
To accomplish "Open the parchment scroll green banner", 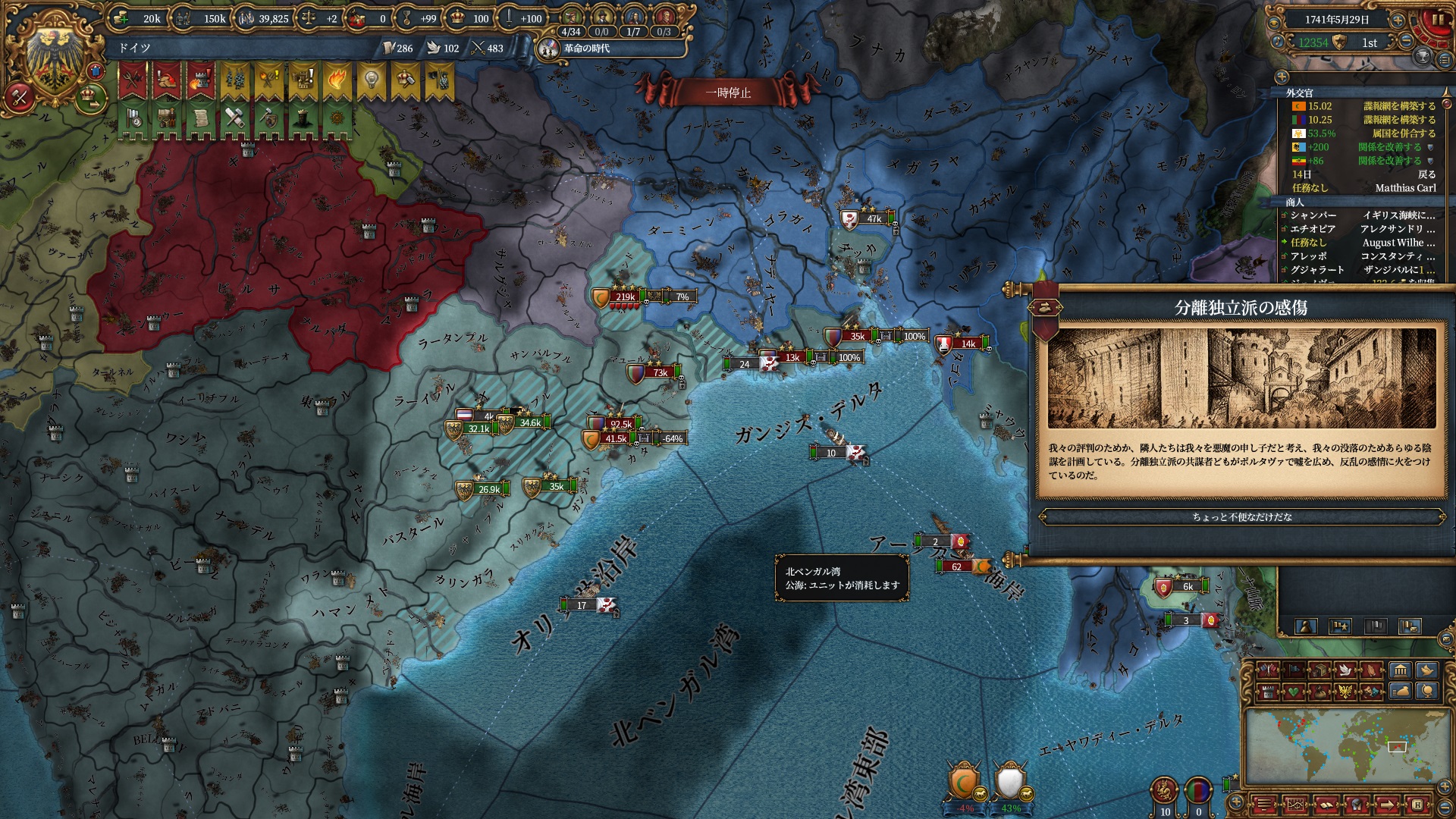I will click(200, 119).
